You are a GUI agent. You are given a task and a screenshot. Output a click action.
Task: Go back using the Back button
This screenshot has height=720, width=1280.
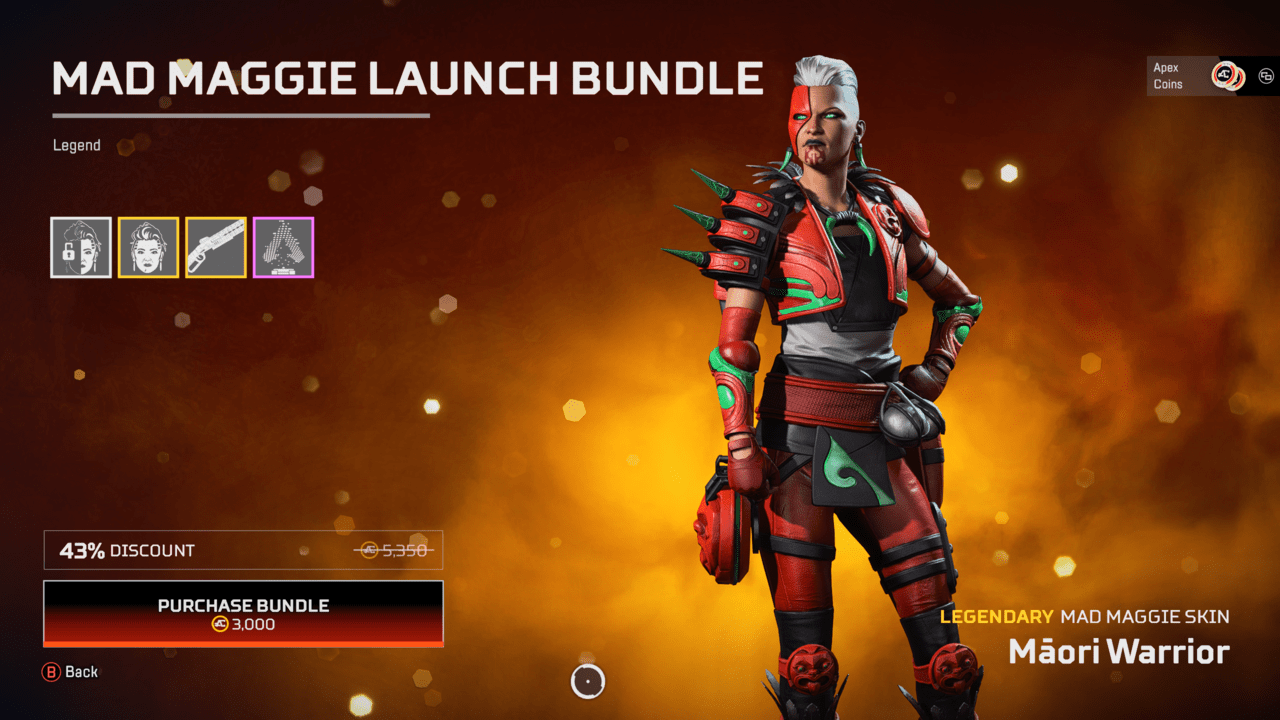click(70, 672)
